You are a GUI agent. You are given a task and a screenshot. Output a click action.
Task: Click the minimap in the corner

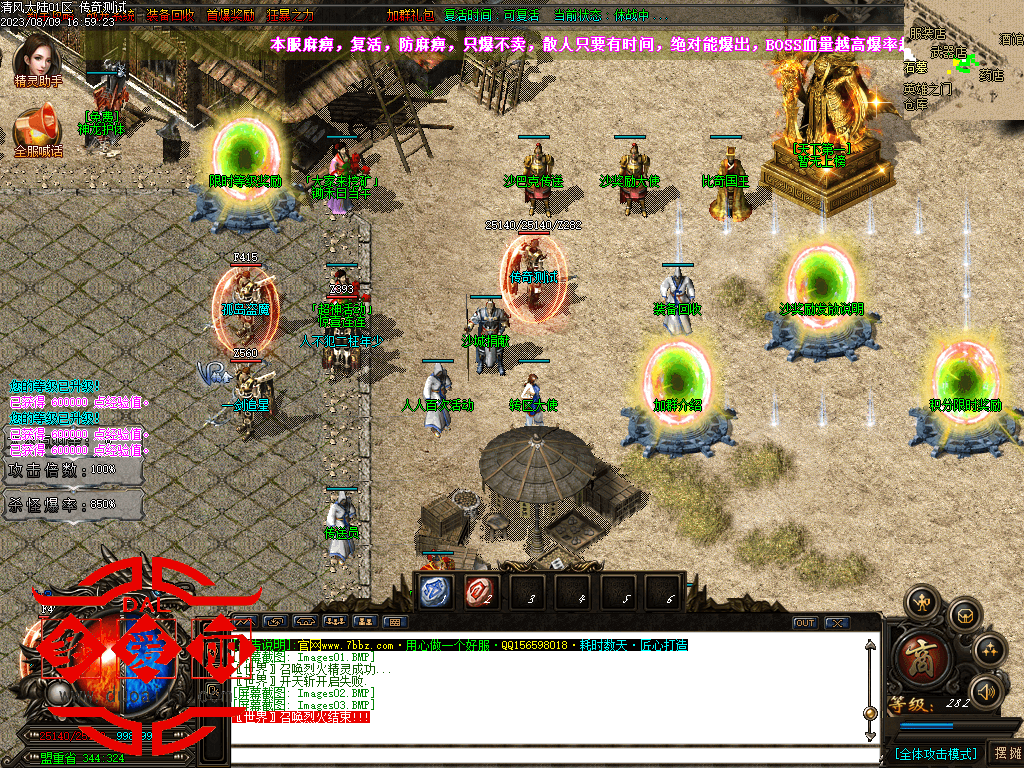(x=964, y=60)
